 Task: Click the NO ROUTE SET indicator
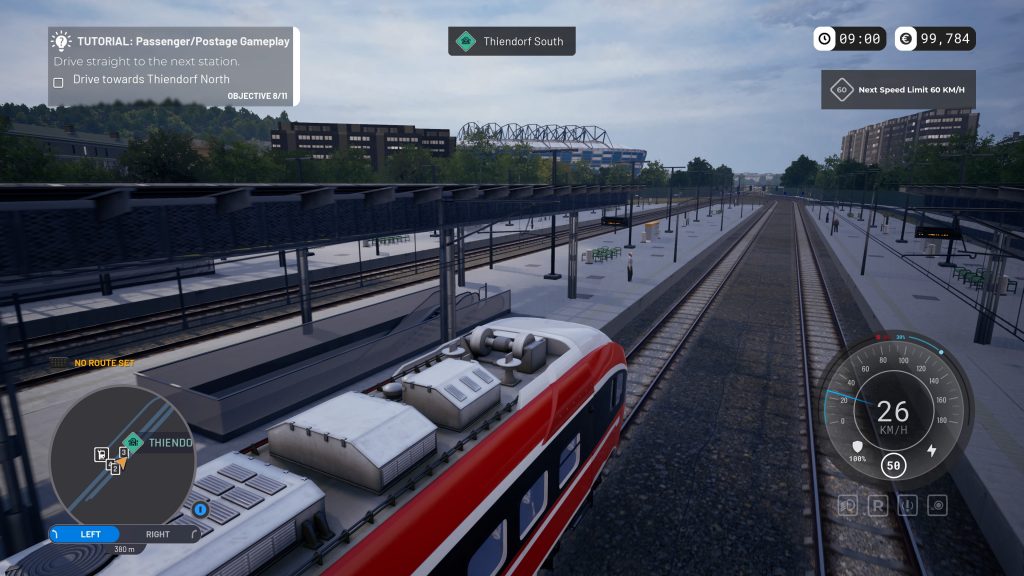[104, 363]
